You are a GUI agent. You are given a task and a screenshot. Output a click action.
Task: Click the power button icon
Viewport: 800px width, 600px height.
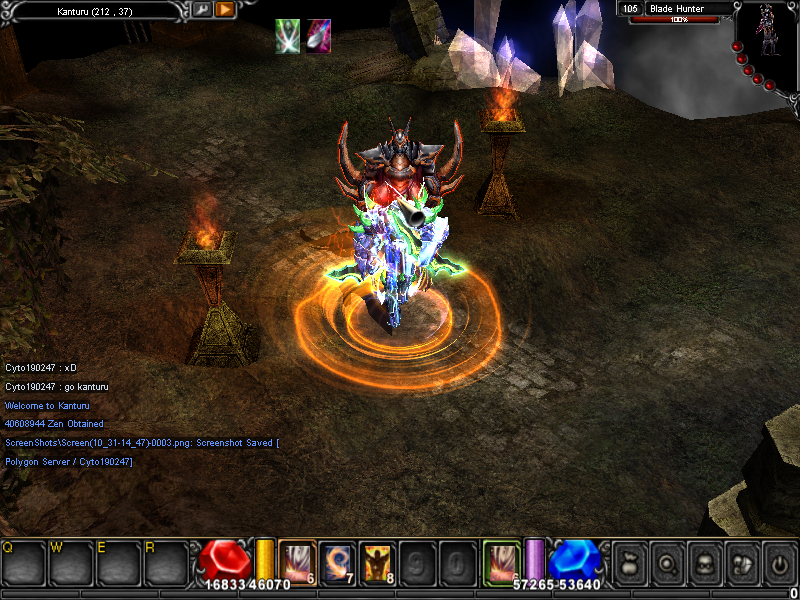click(x=779, y=563)
